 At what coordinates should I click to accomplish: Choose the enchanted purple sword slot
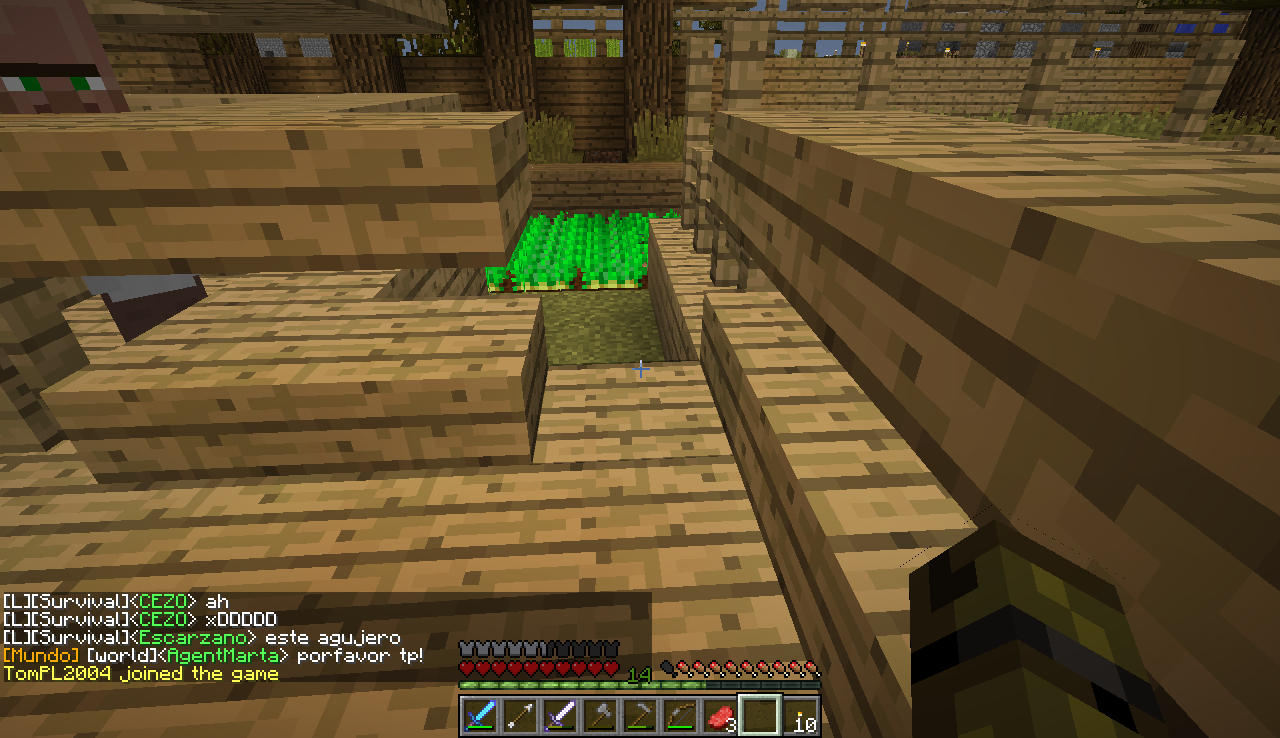(x=560, y=716)
